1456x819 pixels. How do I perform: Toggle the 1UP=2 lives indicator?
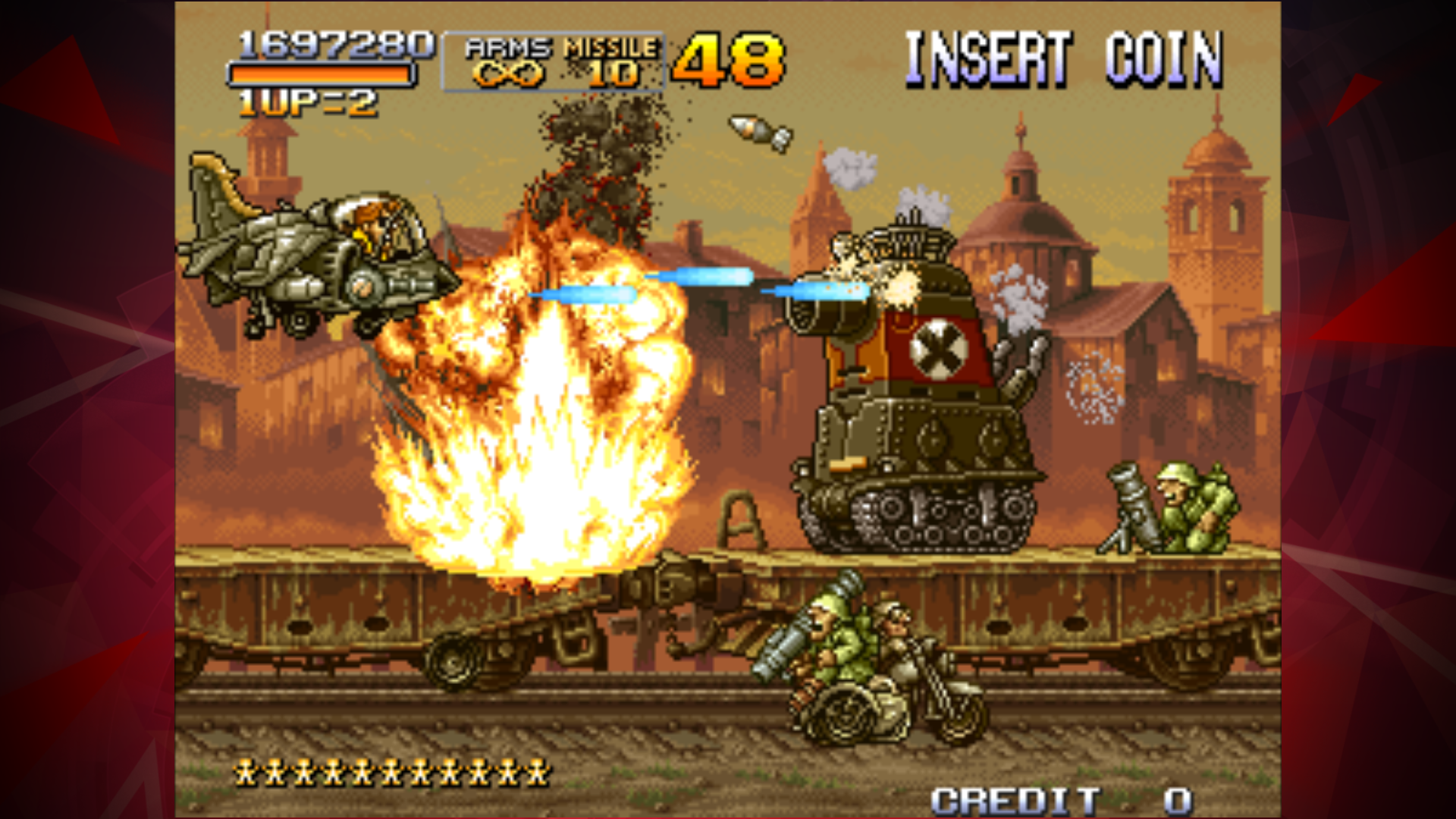coord(303,101)
